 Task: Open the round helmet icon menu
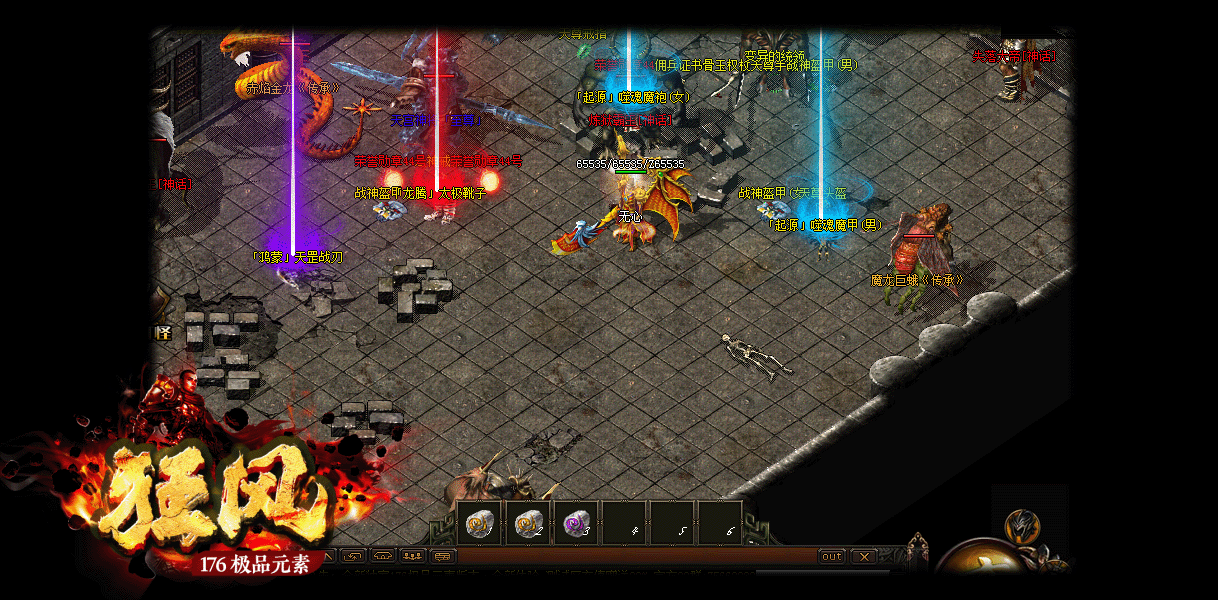point(1020,524)
